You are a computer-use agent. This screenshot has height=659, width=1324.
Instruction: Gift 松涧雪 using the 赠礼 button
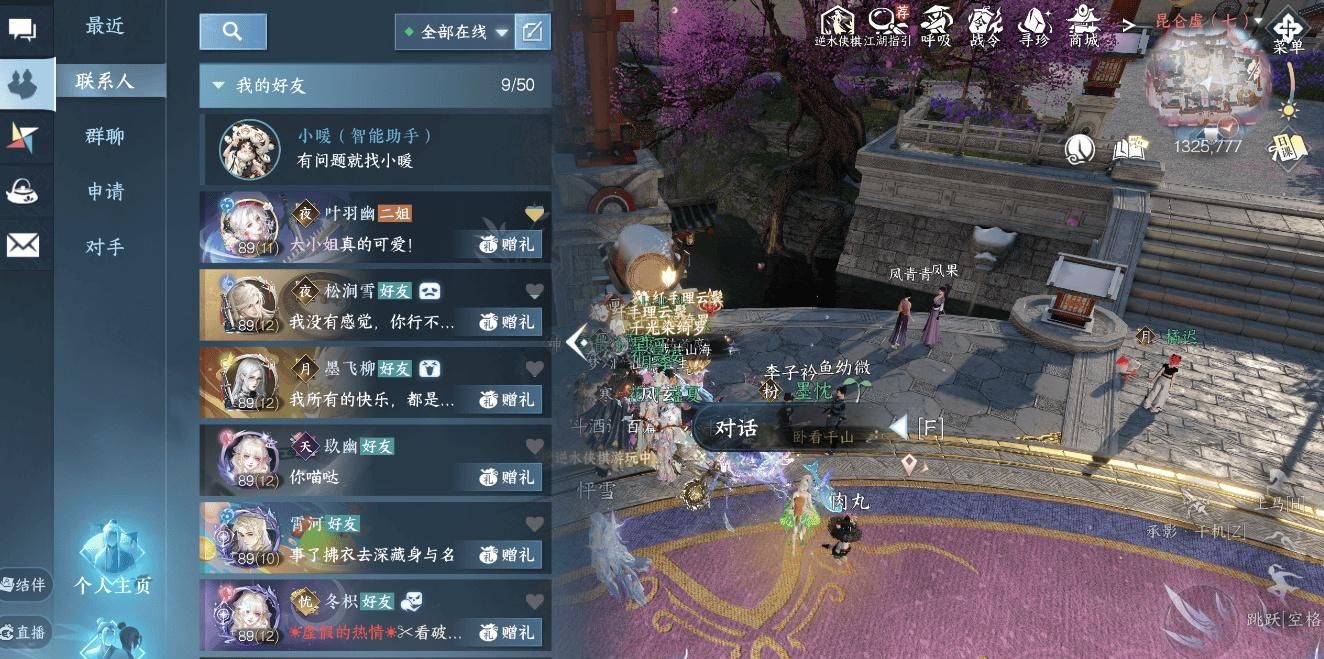(506, 322)
